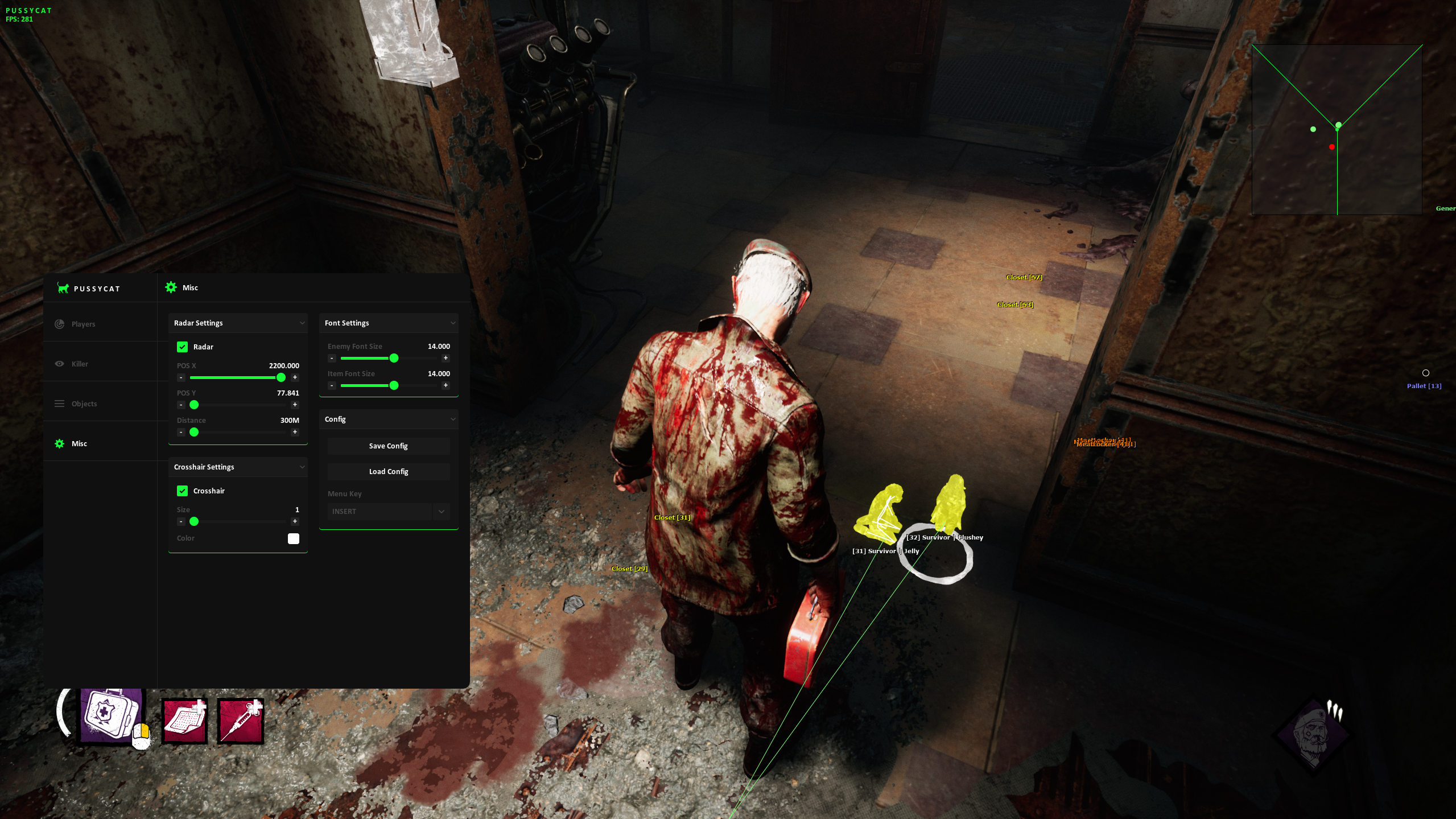Load the saved config

[388, 471]
